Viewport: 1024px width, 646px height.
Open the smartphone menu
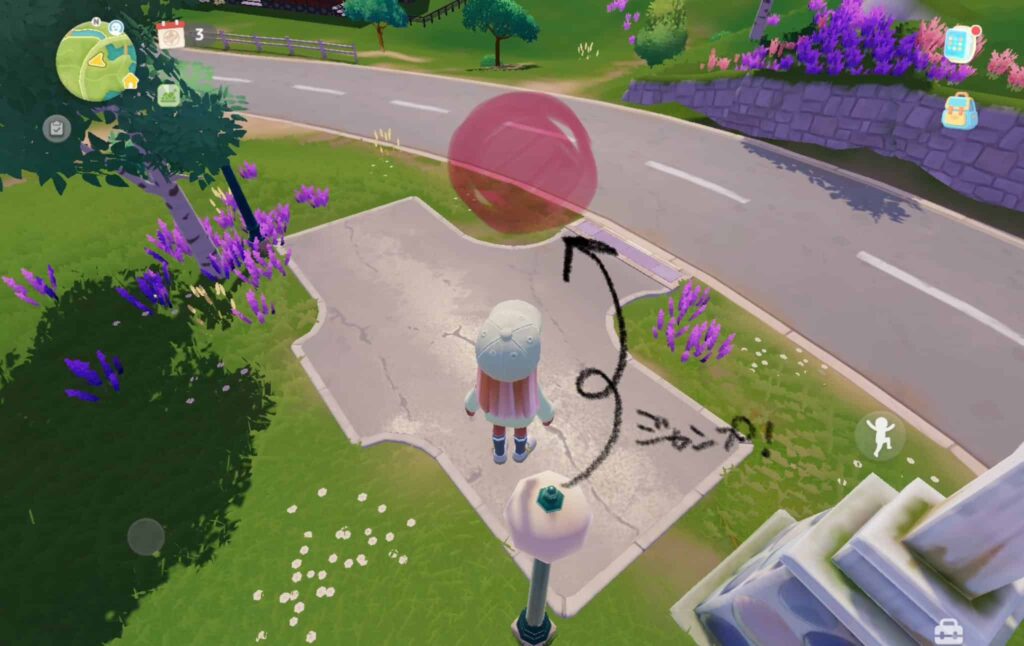960,44
